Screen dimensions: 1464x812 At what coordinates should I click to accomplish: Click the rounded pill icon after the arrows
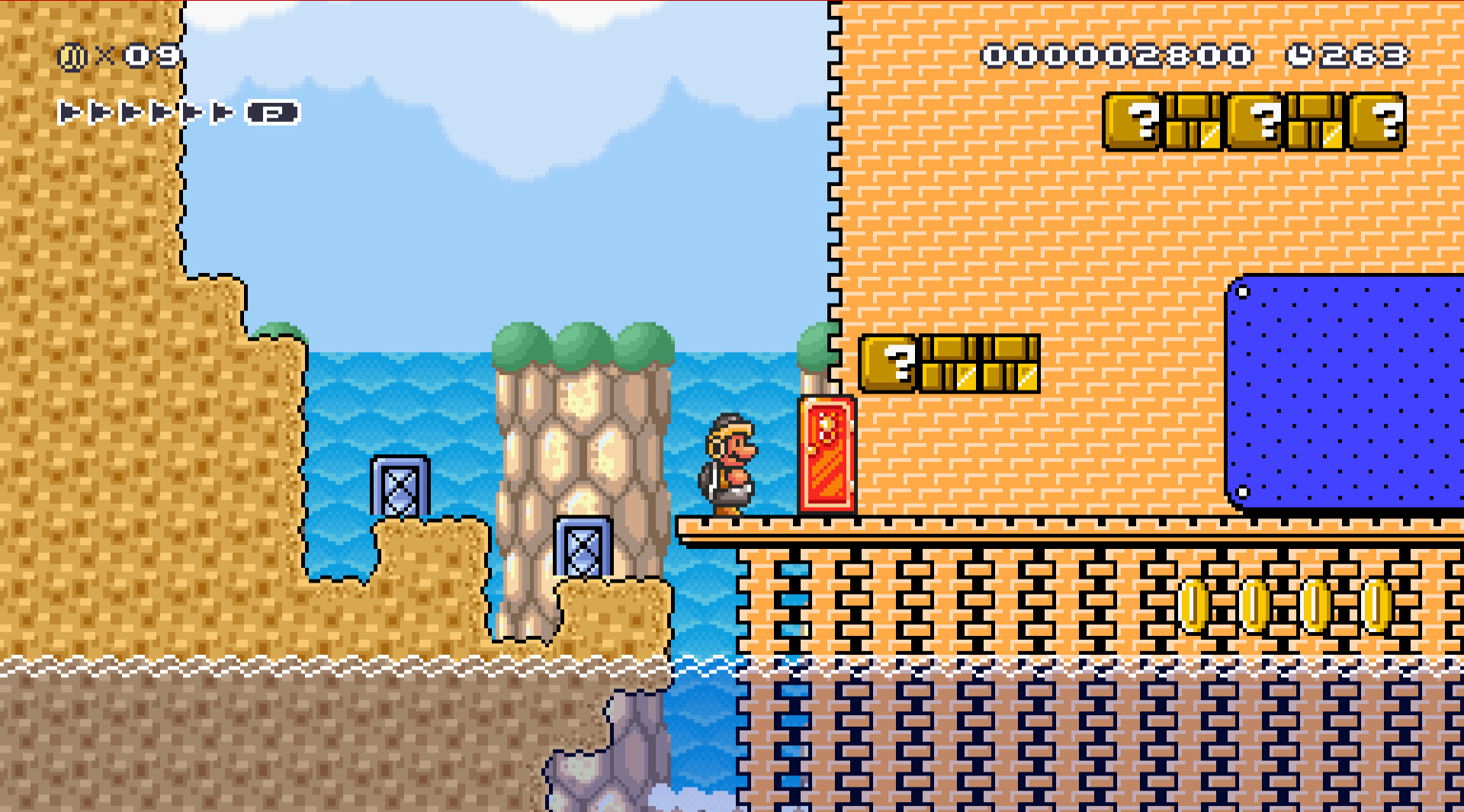[x=271, y=113]
